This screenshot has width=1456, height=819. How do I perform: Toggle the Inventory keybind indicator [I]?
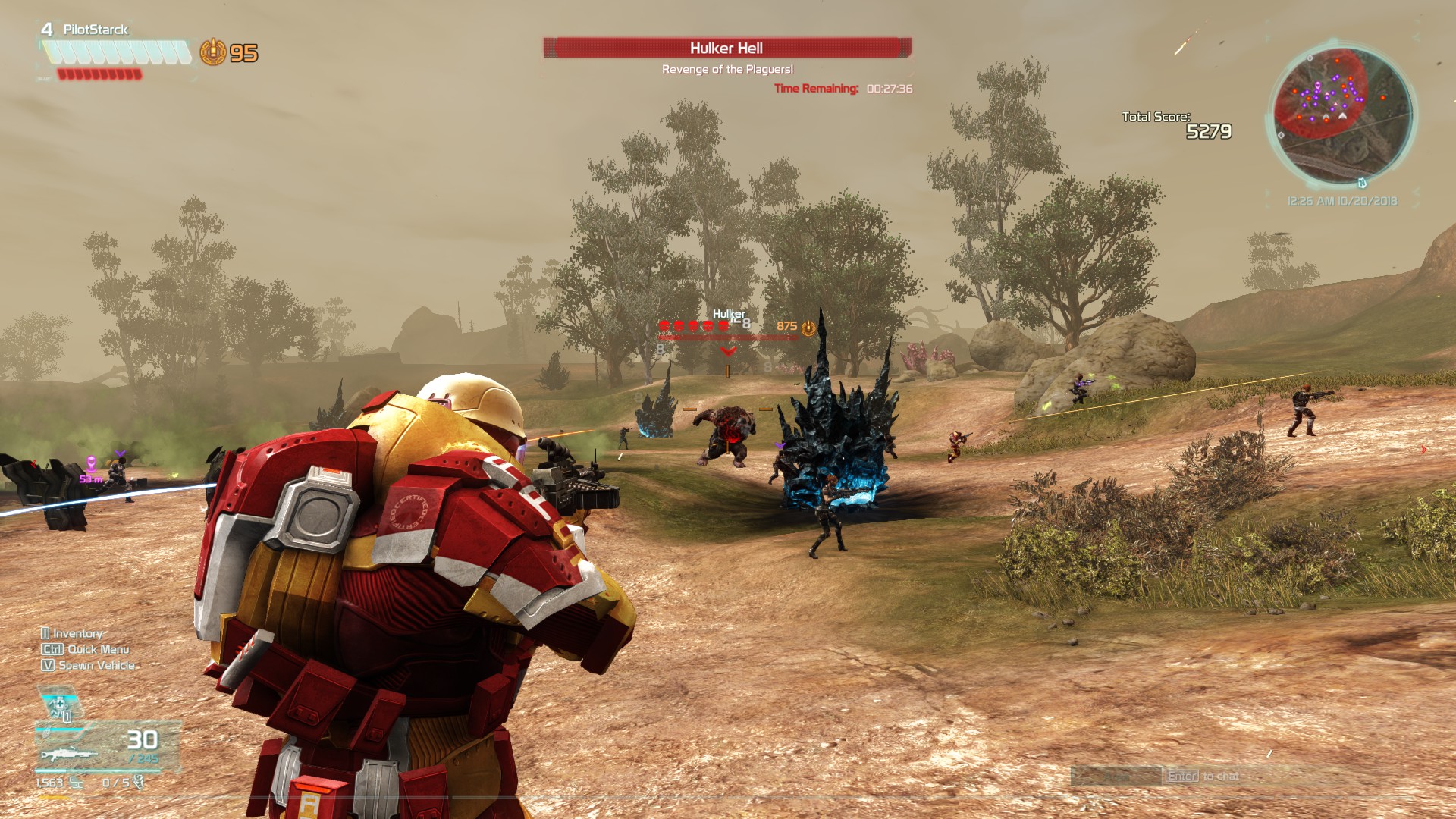click(x=45, y=632)
